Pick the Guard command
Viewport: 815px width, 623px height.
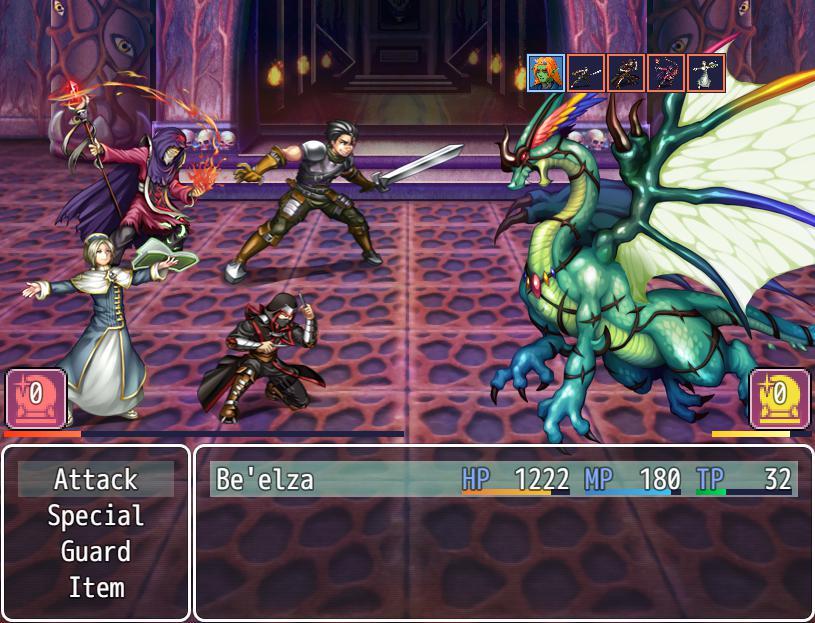click(96, 552)
